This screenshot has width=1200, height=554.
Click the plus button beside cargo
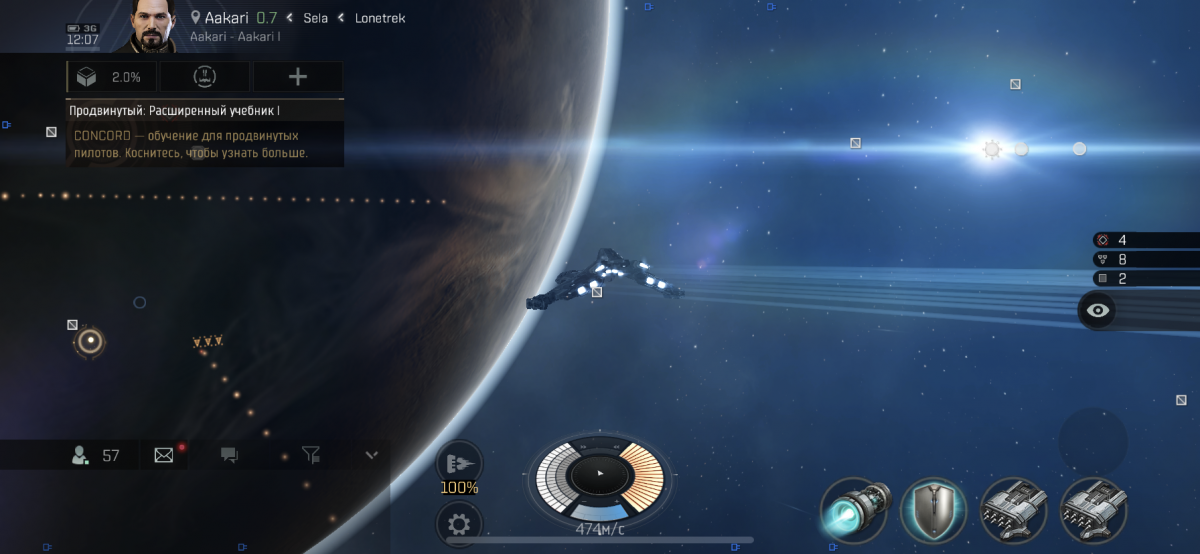(297, 77)
